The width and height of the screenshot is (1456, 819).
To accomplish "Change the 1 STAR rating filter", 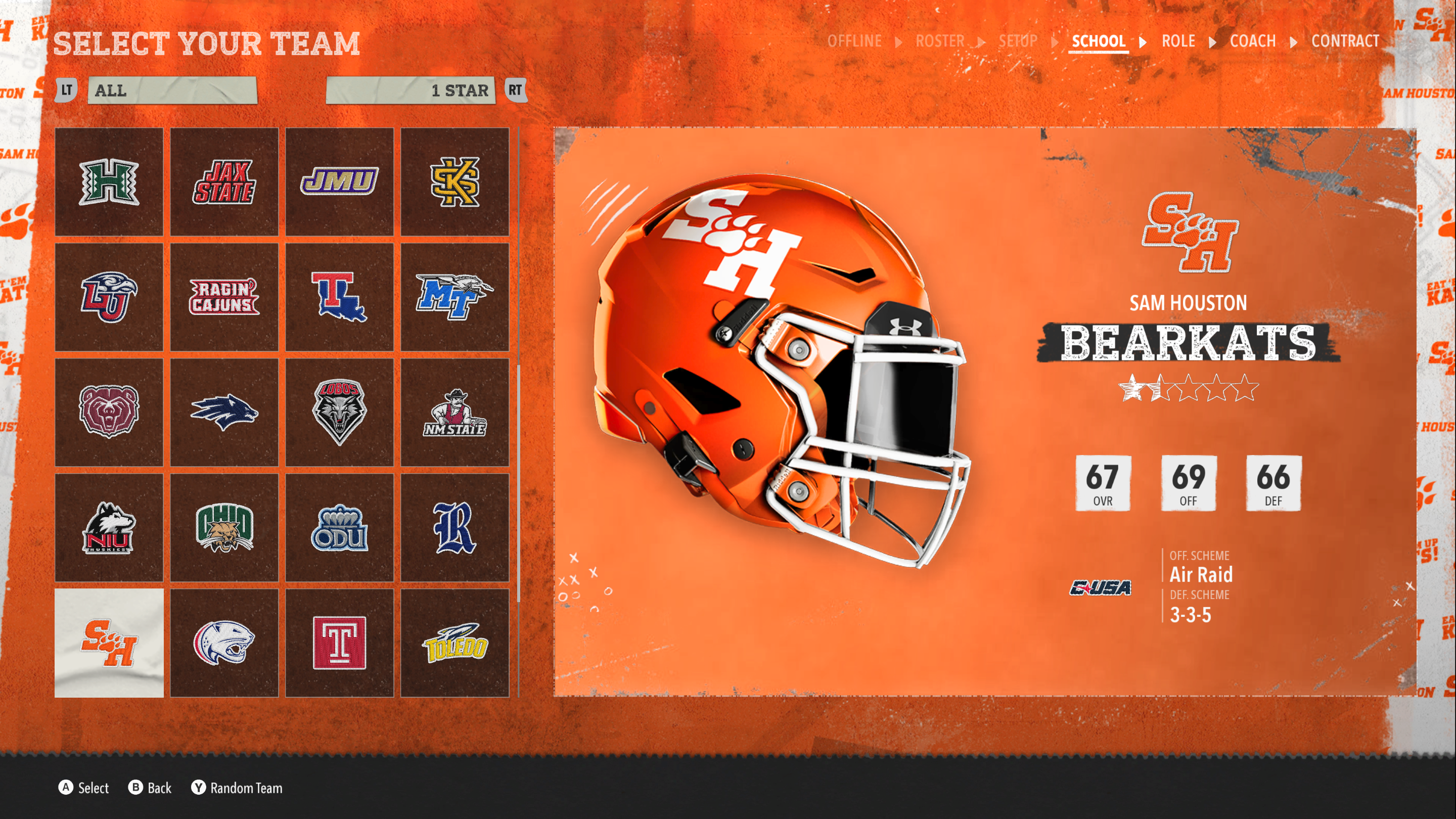I will pos(411,90).
